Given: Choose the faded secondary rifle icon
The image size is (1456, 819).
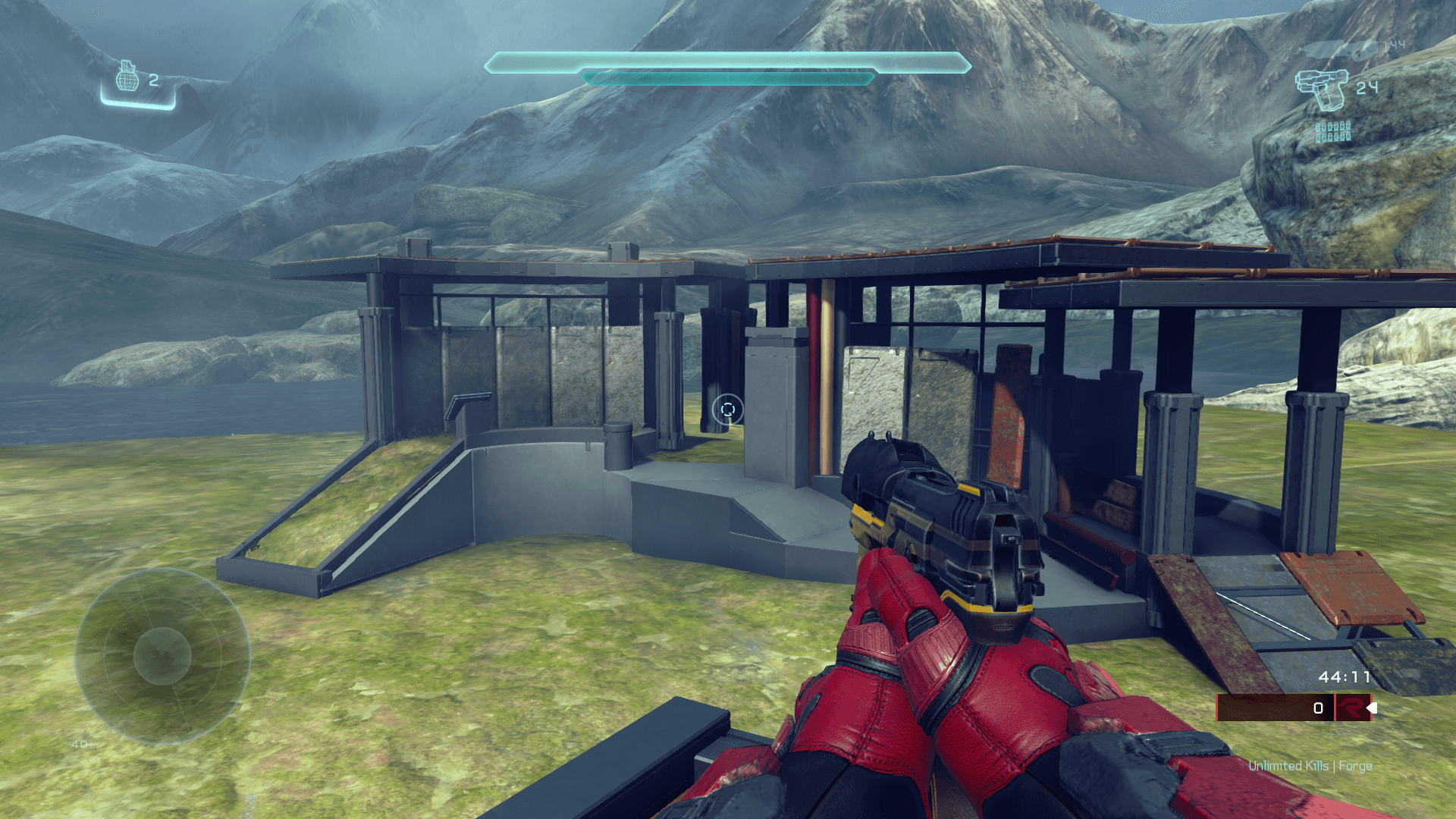Looking at the screenshot, I should [x=1340, y=50].
